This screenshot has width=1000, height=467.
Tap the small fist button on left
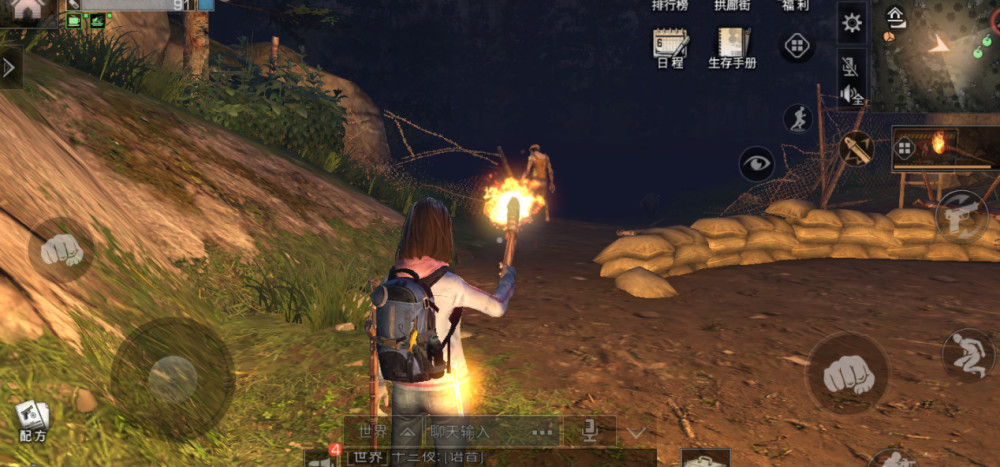point(61,249)
